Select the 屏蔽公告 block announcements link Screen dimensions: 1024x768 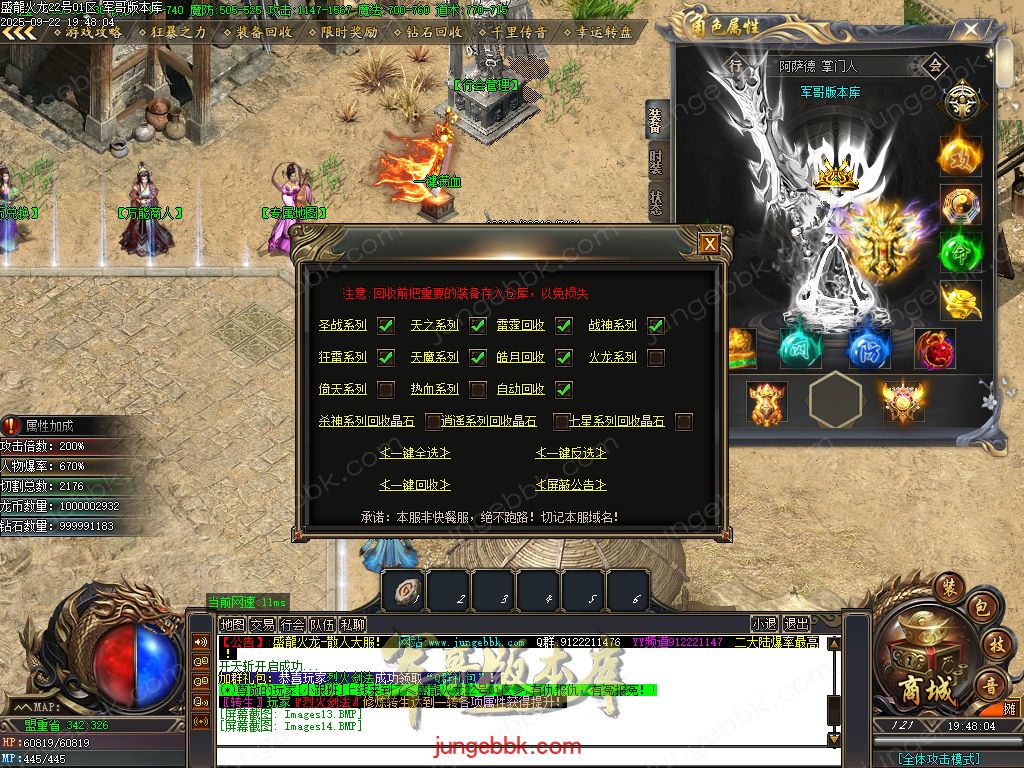tap(571, 485)
